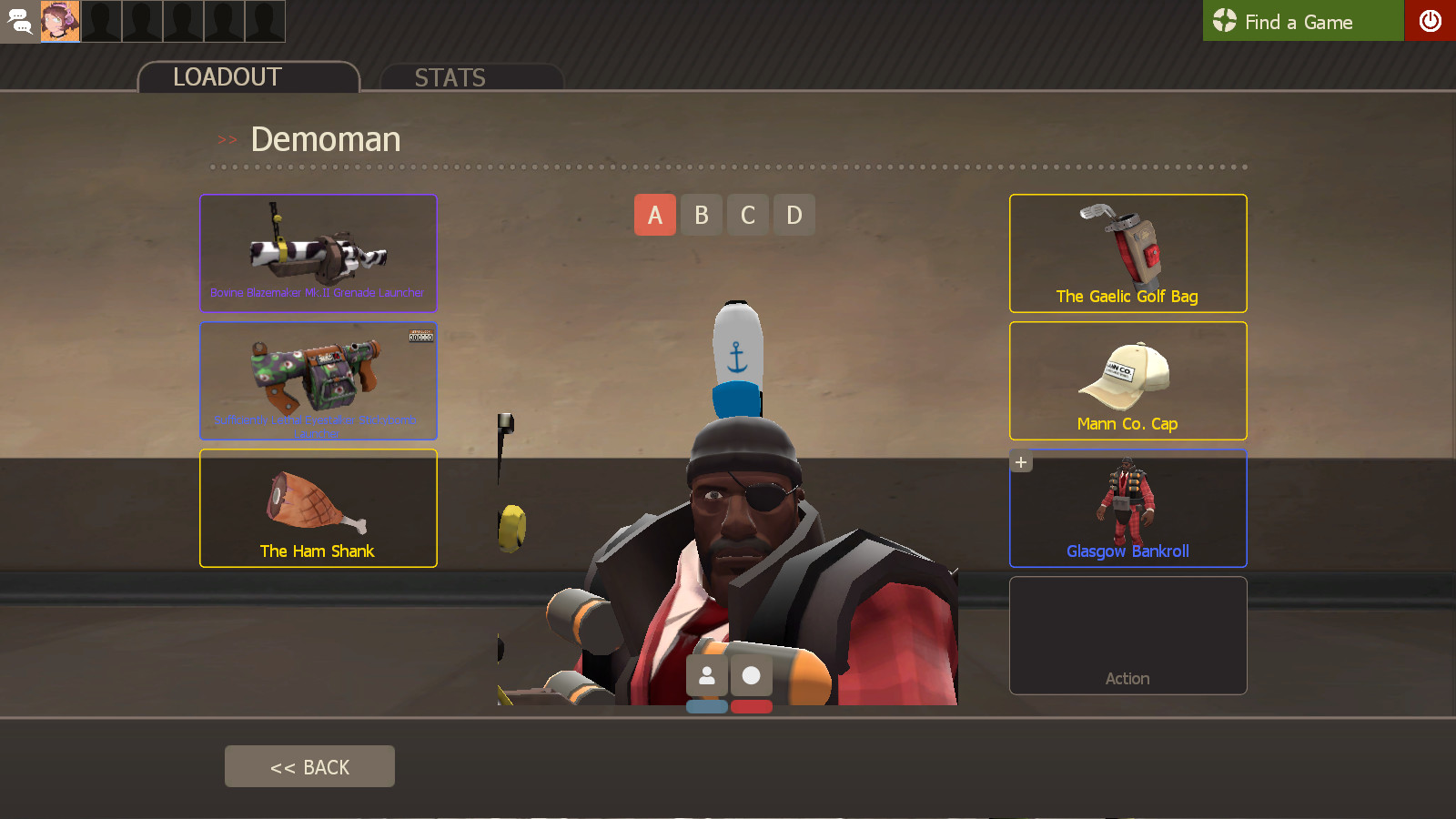Open the festive sticky launcher item slot

point(318,380)
